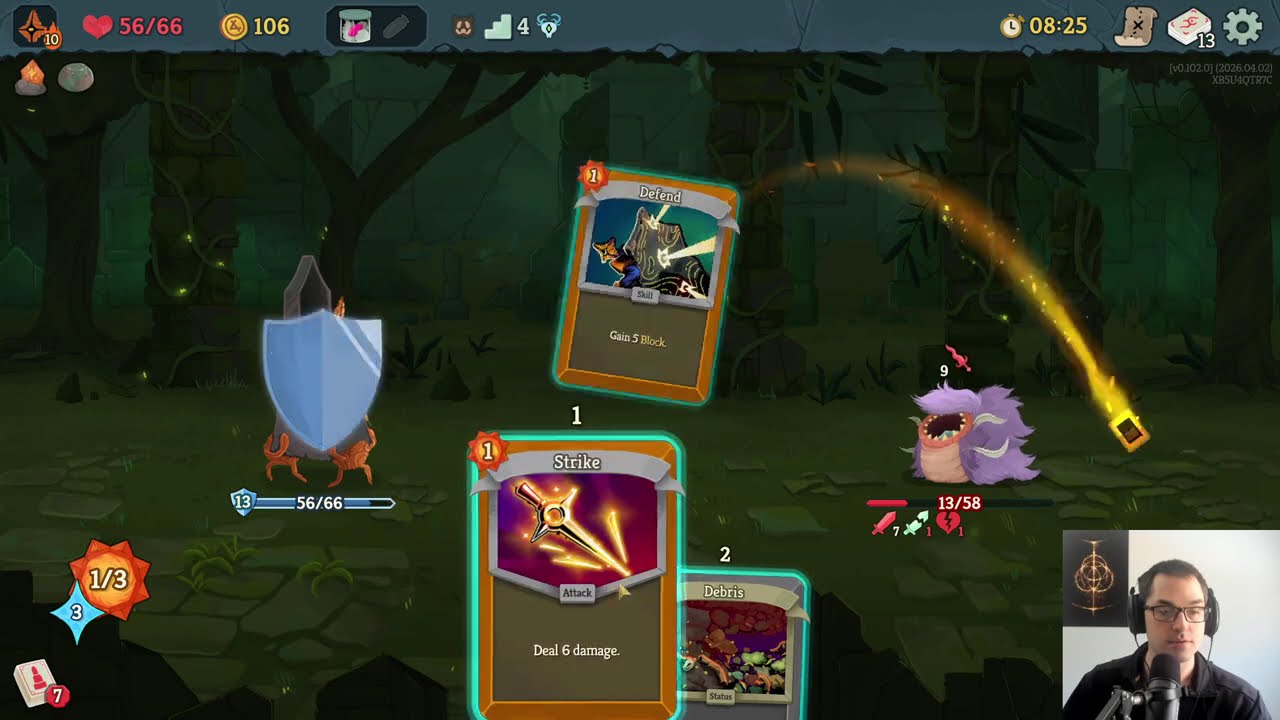Select the pink potion jar slot
Viewport: 1280px width, 720px height.
tap(355, 27)
